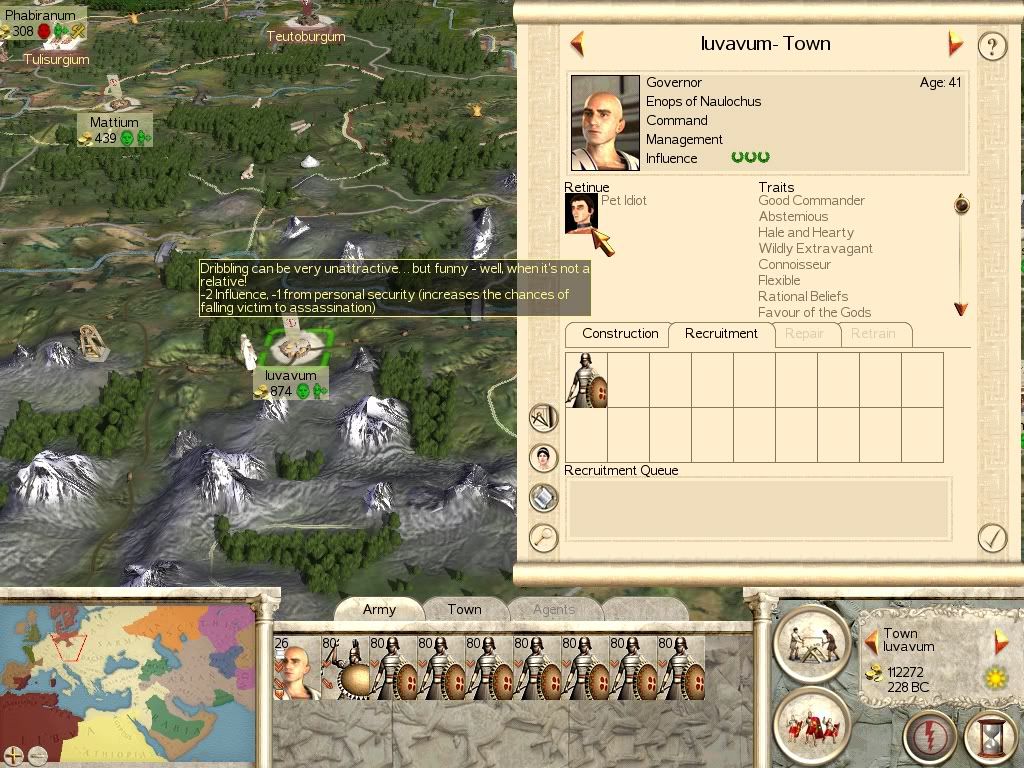The height and width of the screenshot is (768, 1024).
Task: Open the faction overview lightning bolt button
Action: 929,738
